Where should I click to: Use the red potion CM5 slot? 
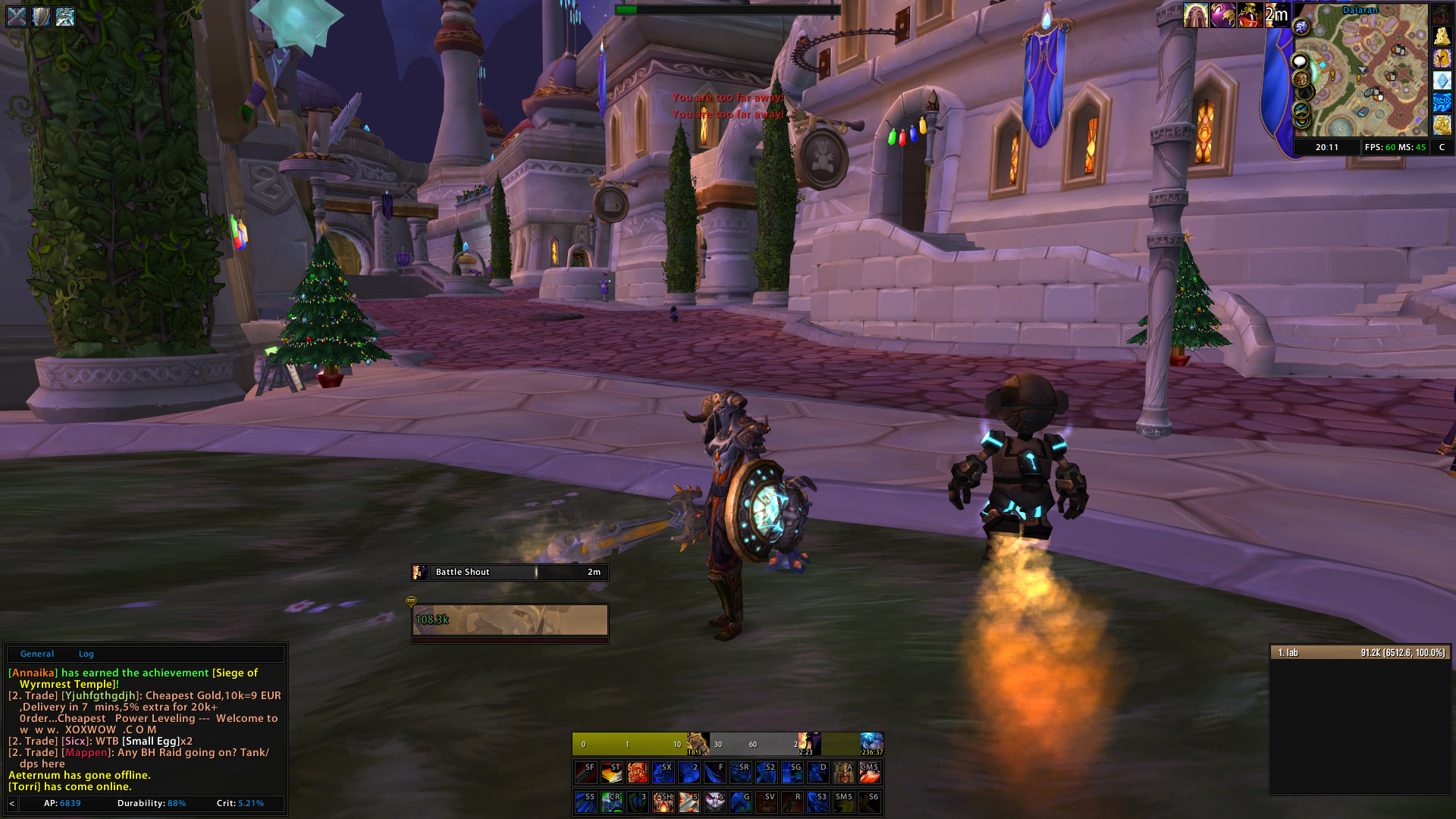(869, 773)
